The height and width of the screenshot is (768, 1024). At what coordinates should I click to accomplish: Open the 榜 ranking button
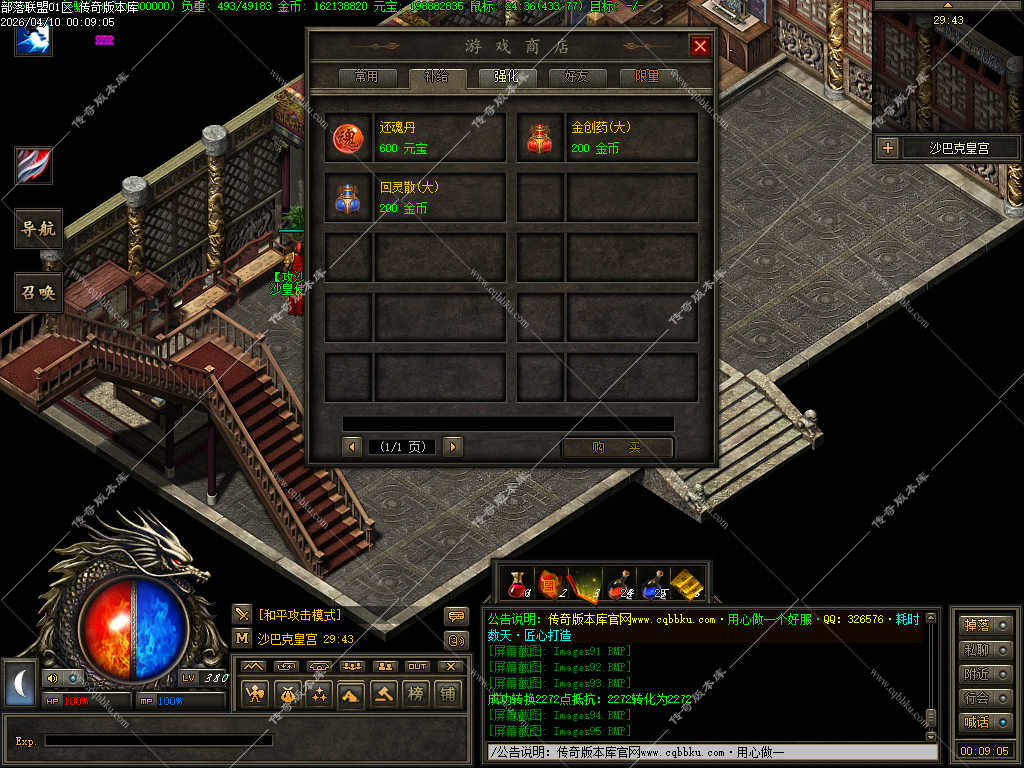(x=415, y=693)
